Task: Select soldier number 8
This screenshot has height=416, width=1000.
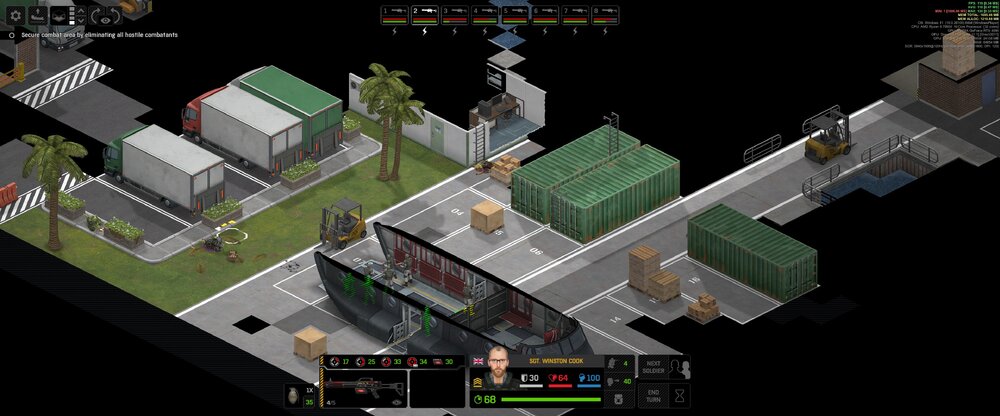Action: pyautogui.click(x=606, y=14)
